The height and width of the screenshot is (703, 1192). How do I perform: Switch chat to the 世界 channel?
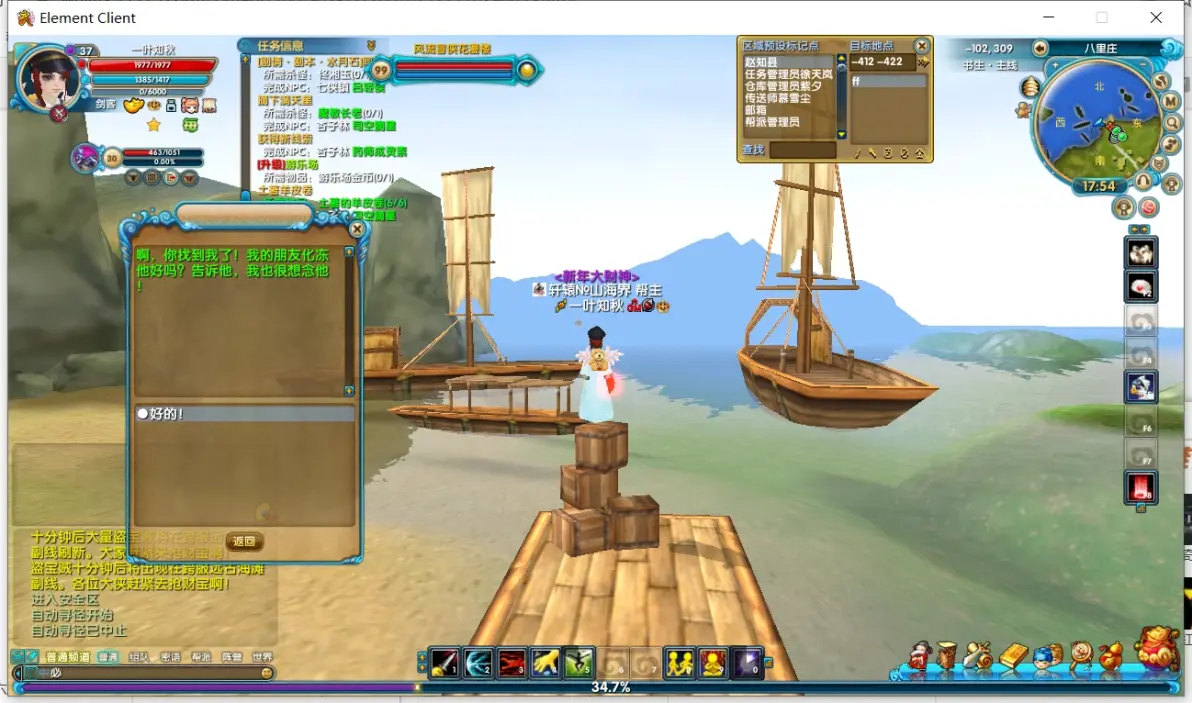[x=262, y=657]
